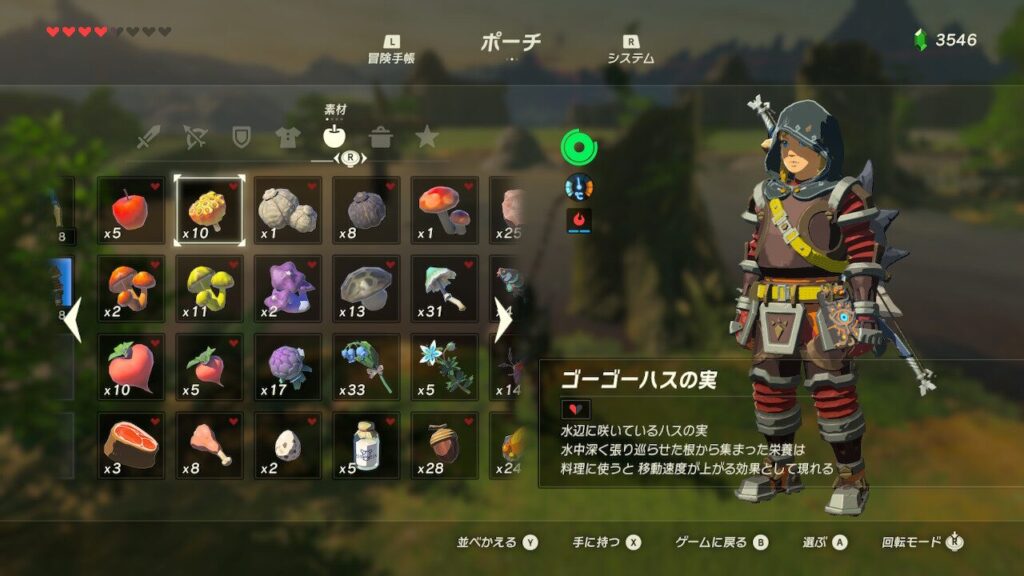Viewport: 1024px width, 576px height.
Task: Switch to the sword weapons tab
Action: pyautogui.click(x=149, y=138)
